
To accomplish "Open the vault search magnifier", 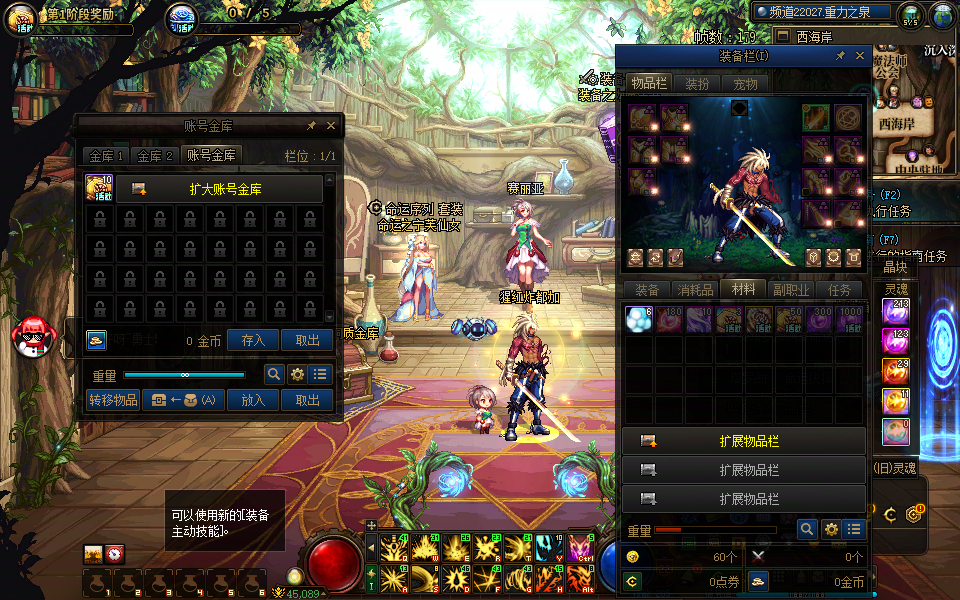I will tap(273, 374).
